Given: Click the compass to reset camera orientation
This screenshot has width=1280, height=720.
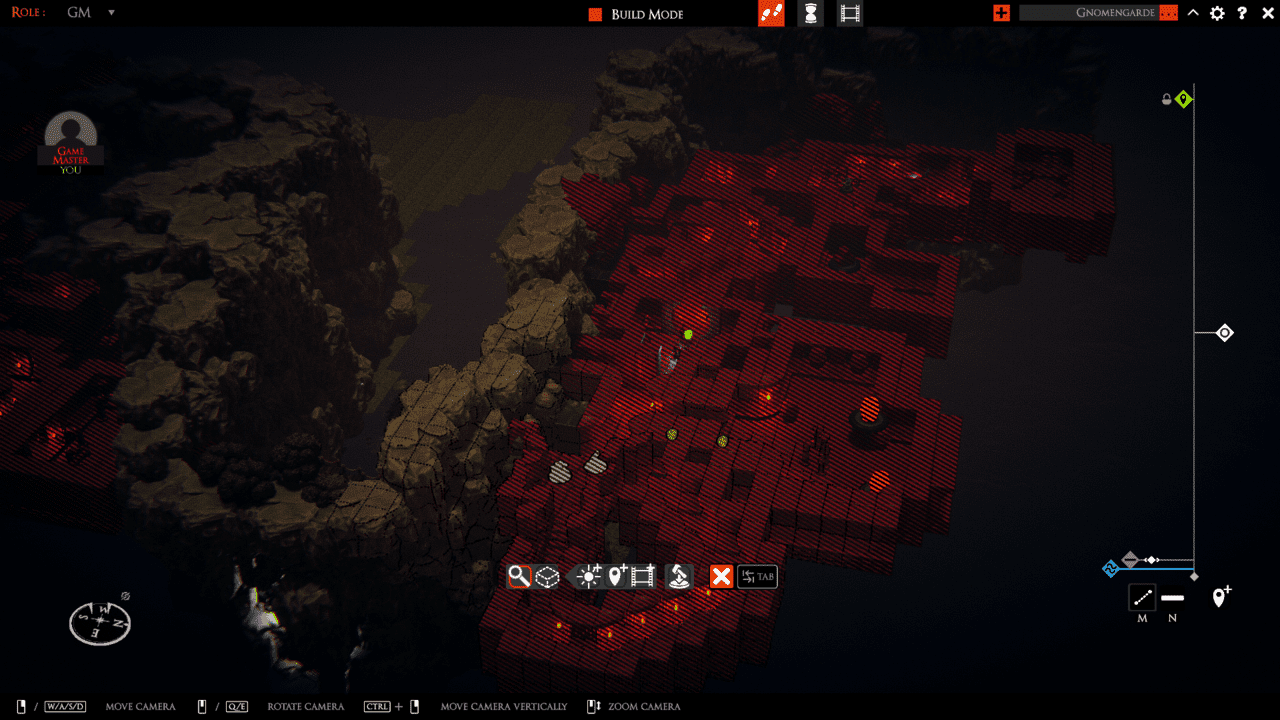Looking at the screenshot, I should [x=100, y=623].
